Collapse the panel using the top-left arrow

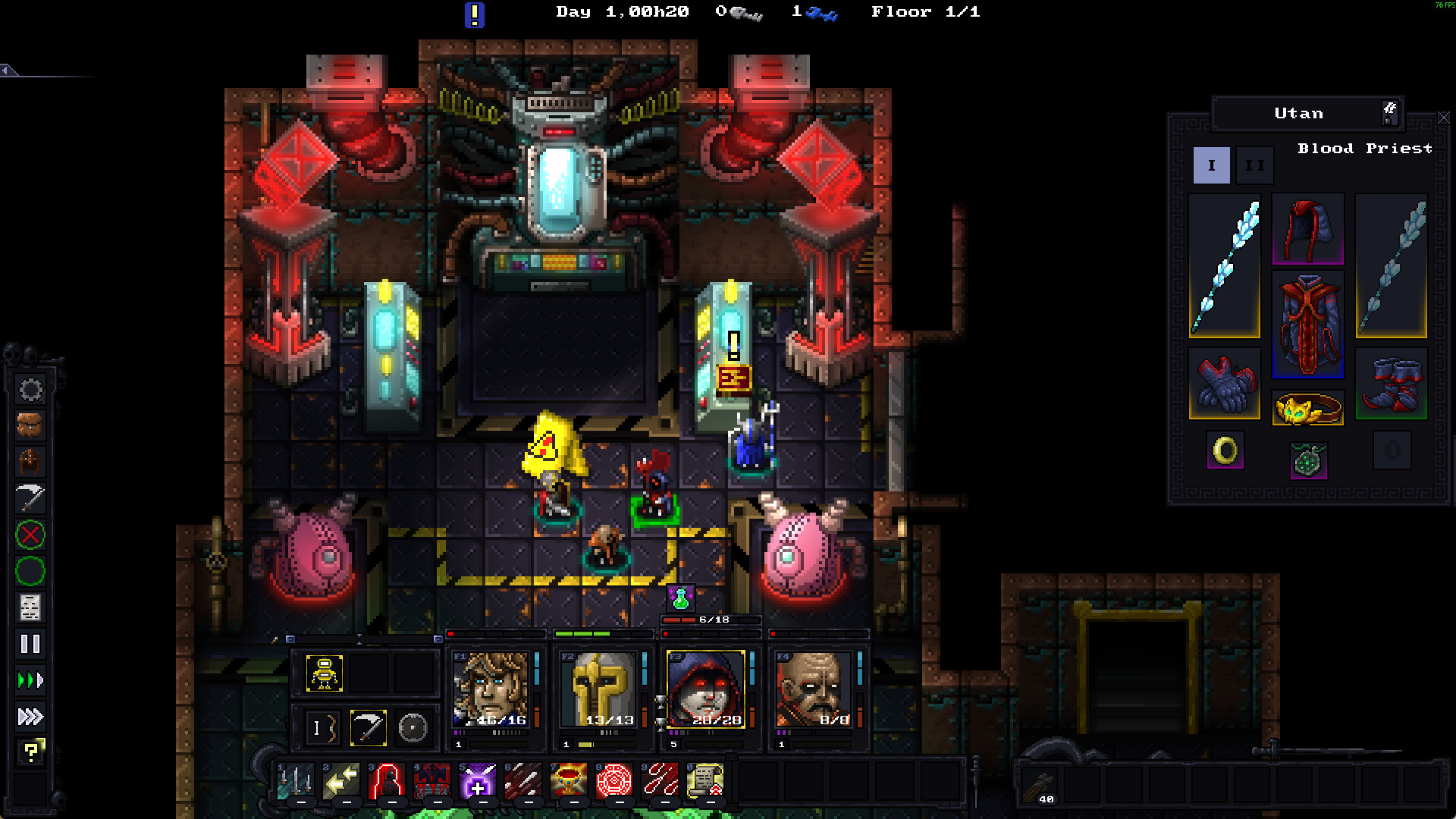tap(5, 70)
